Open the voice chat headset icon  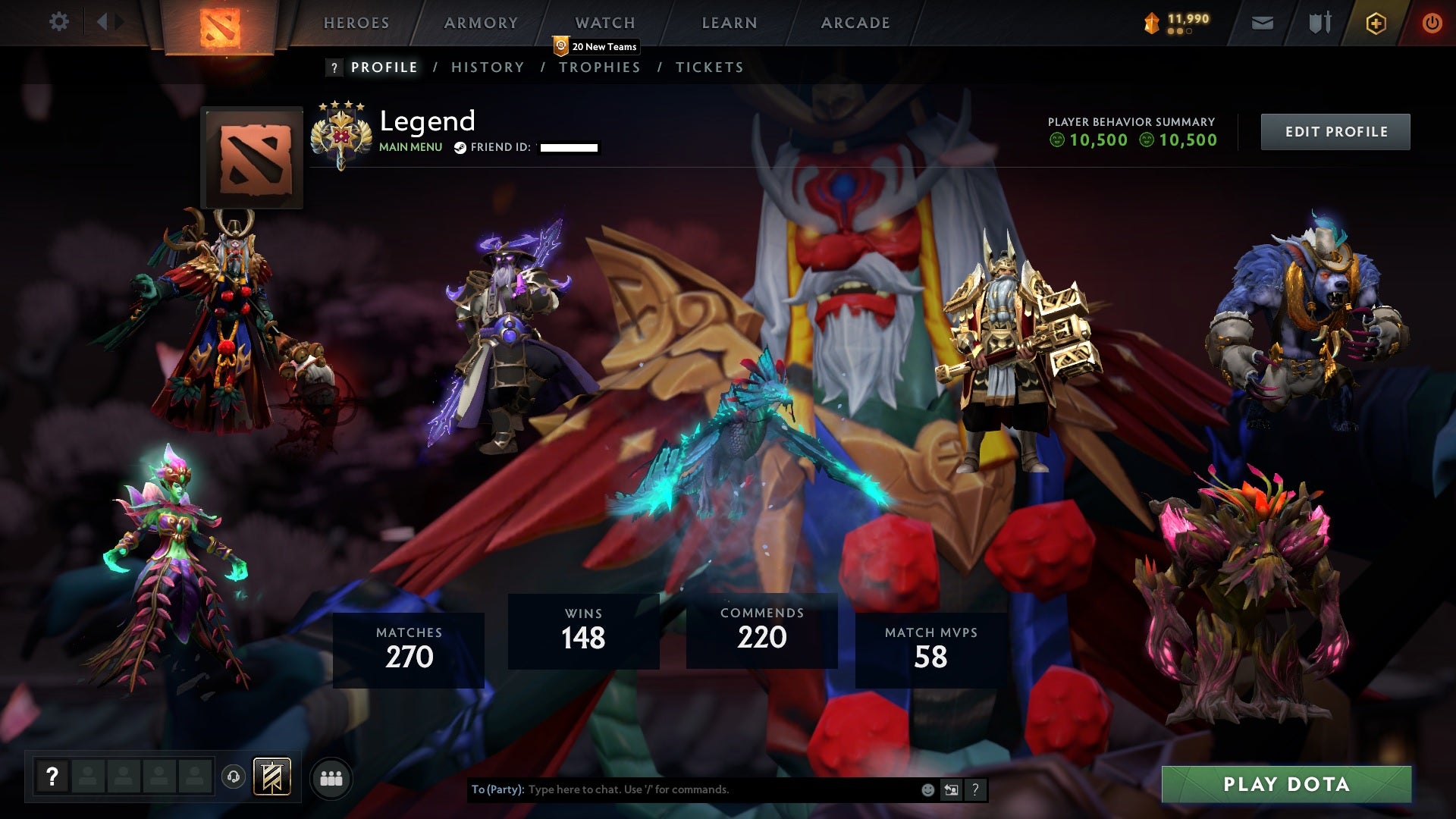(233, 777)
